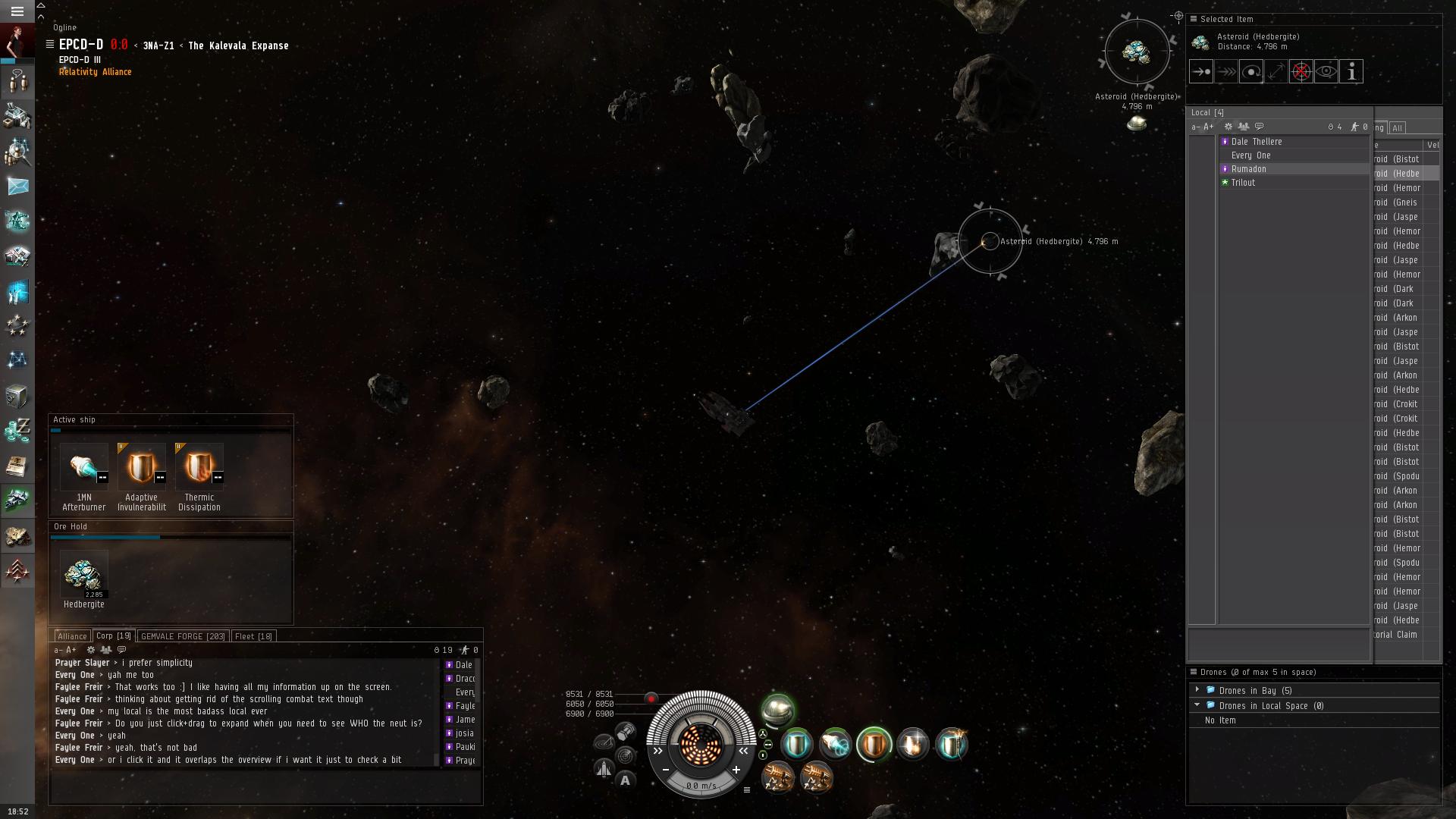Toggle the autopilot A button
The image size is (1456, 819).
point(625,780)
